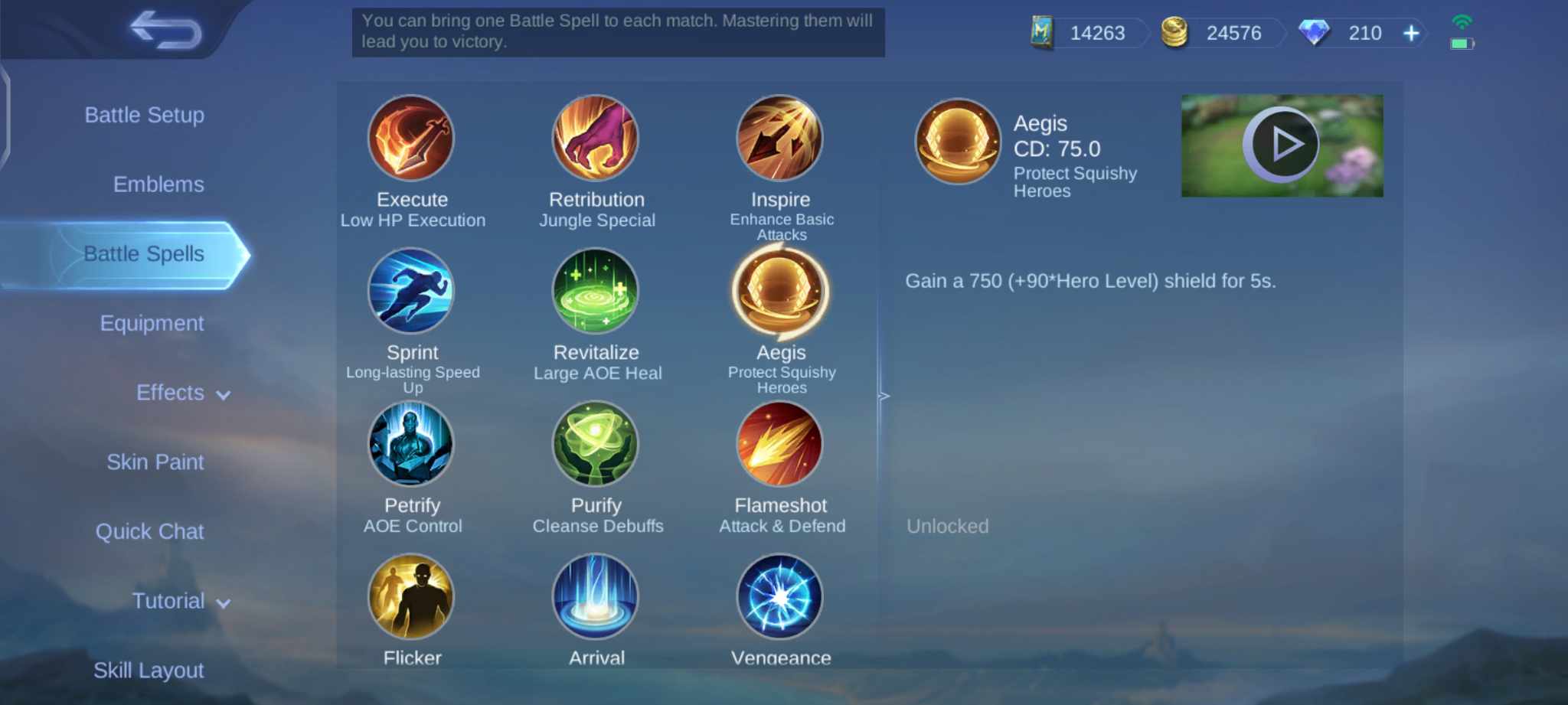Click the plus to buy diamonds
Image resolution: width=1568 pixels, height=705 pixels.
pos(1410,33)
